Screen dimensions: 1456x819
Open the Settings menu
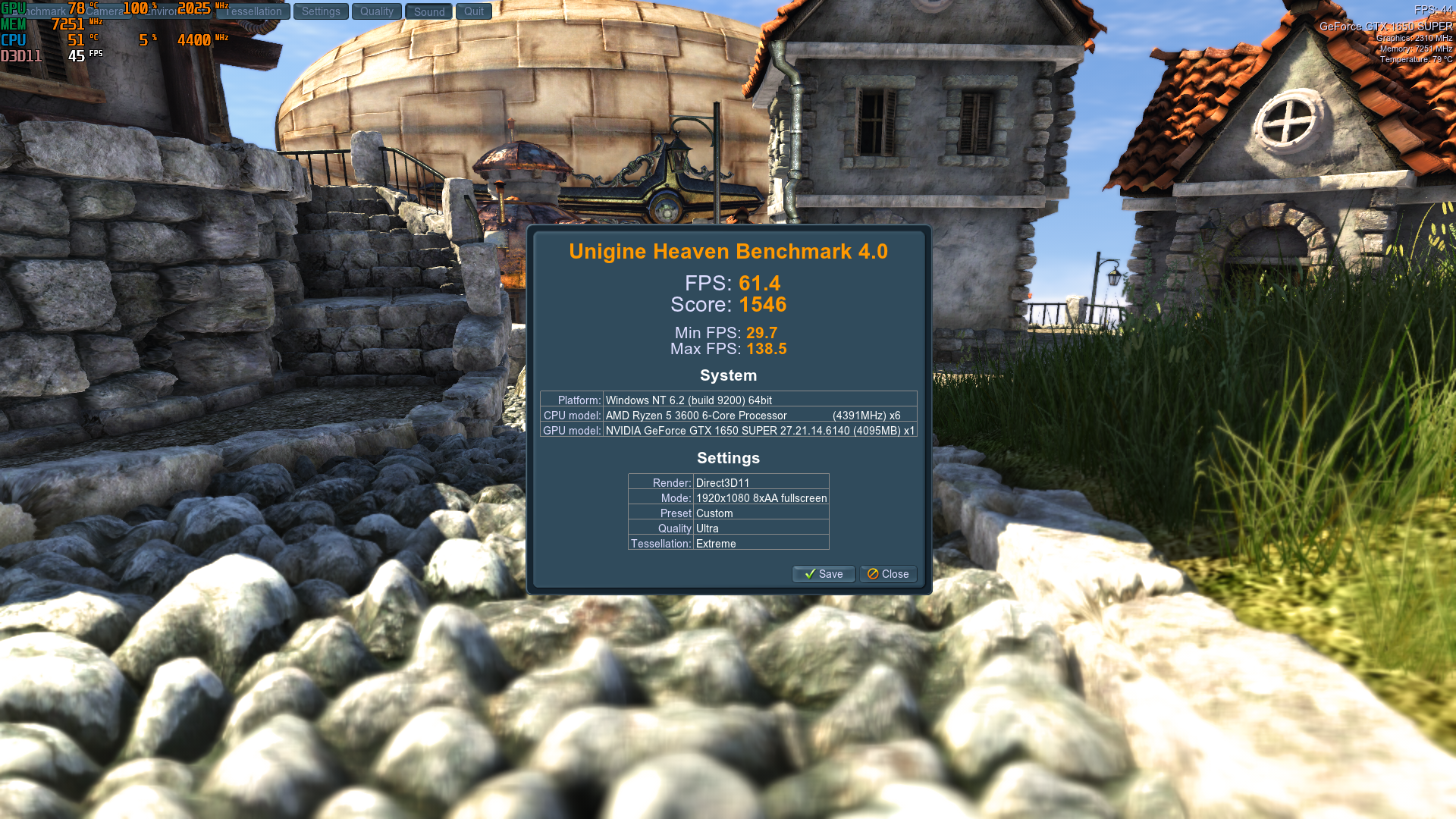pos(321,11)
